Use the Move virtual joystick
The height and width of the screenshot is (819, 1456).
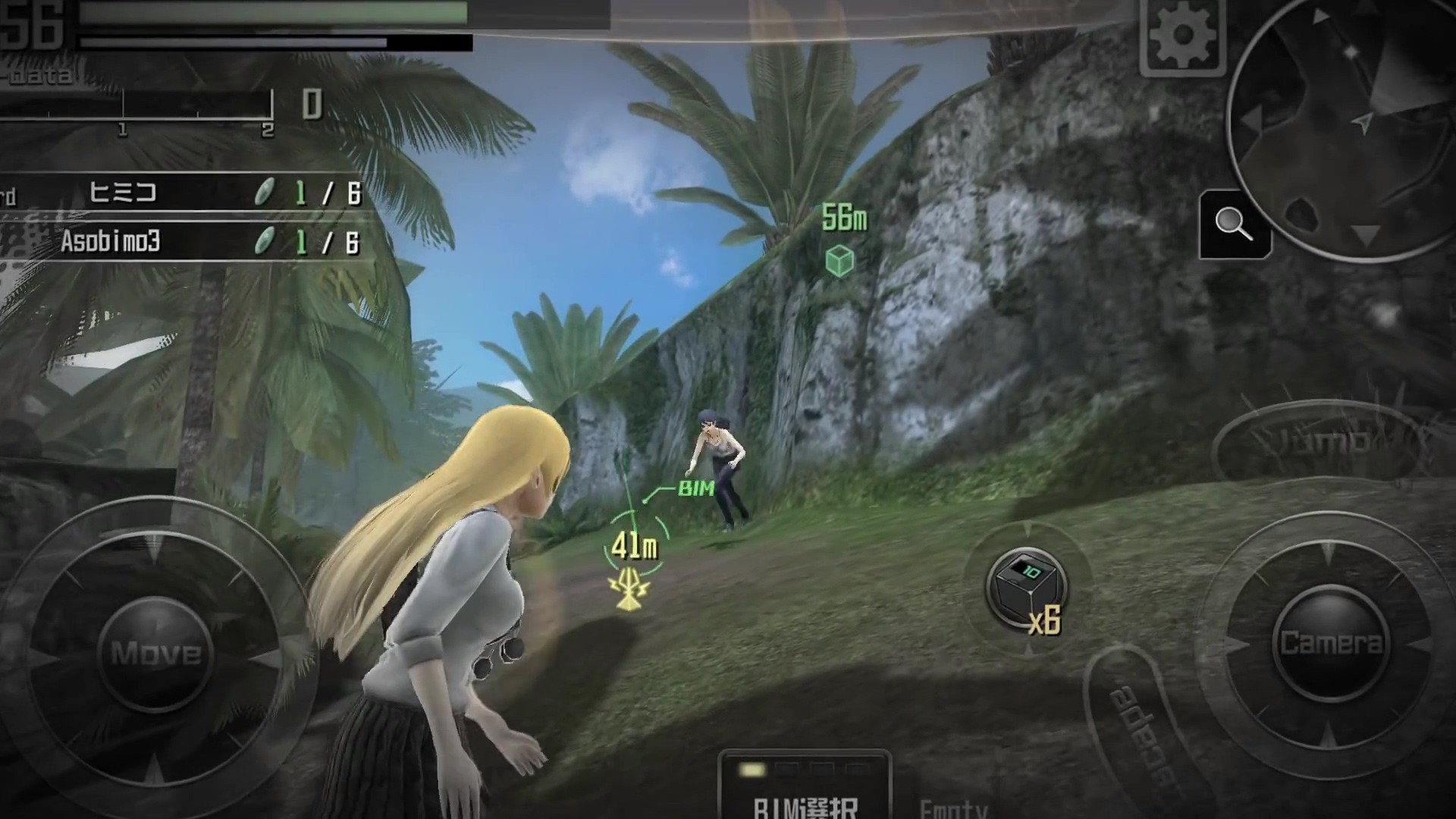click(x=155, y=652)
